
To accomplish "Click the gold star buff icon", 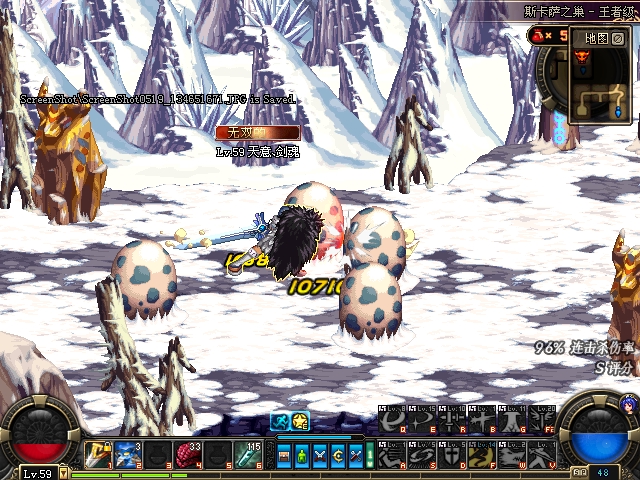I will [300, 421].
